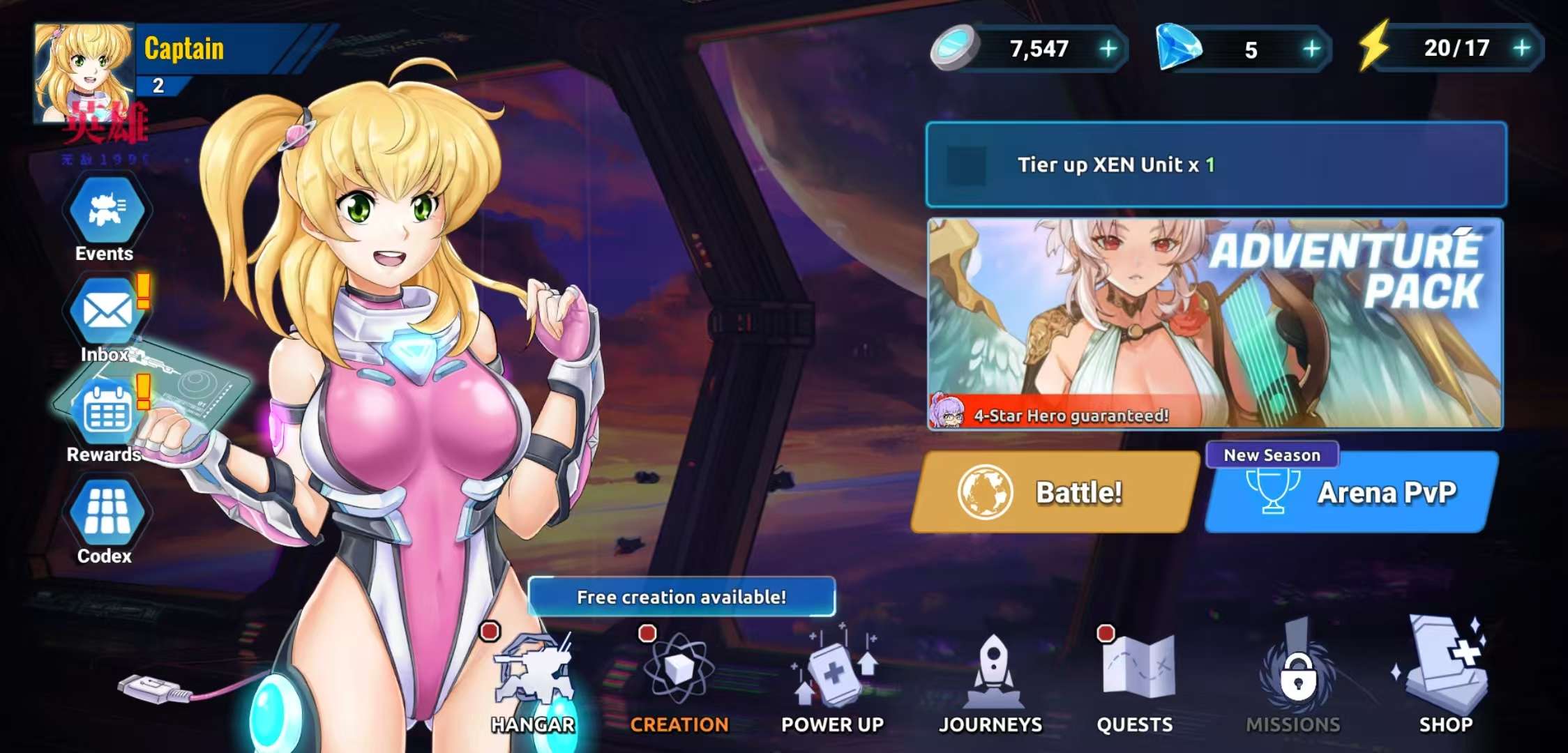Open the Codex

pos(106,514)
